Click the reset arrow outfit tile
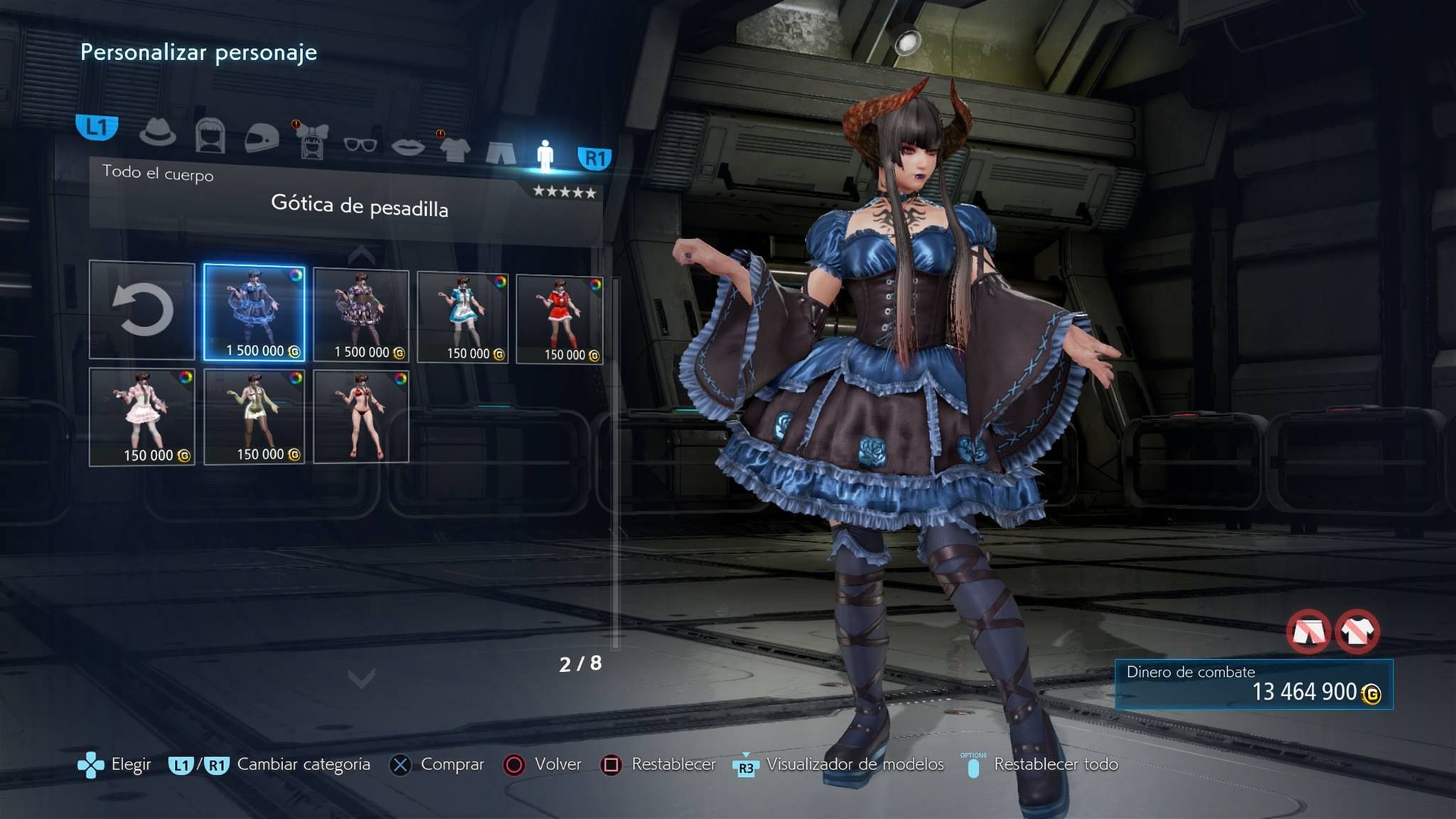 [142, 310]
